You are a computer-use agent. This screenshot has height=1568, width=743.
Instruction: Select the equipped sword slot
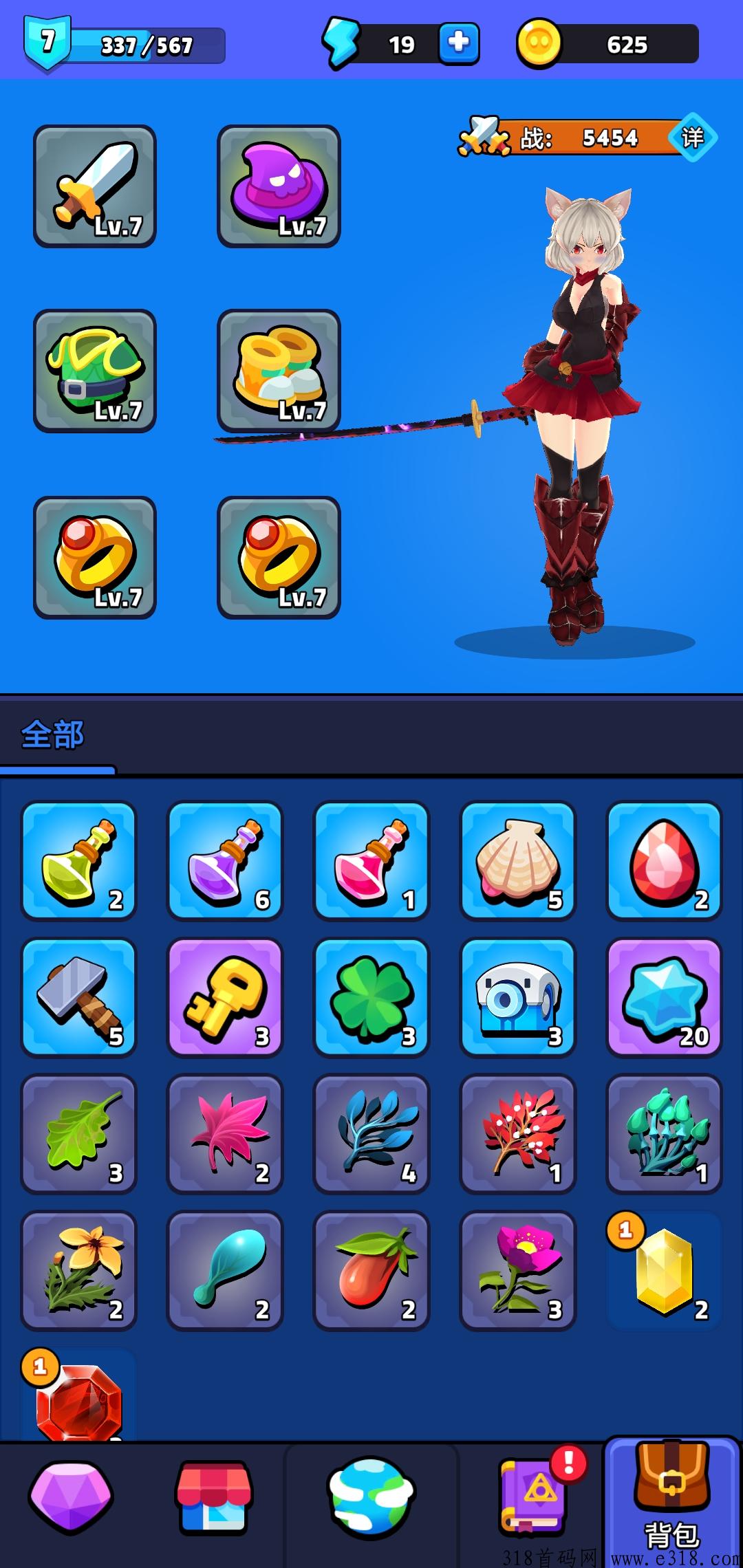point(95,186)
